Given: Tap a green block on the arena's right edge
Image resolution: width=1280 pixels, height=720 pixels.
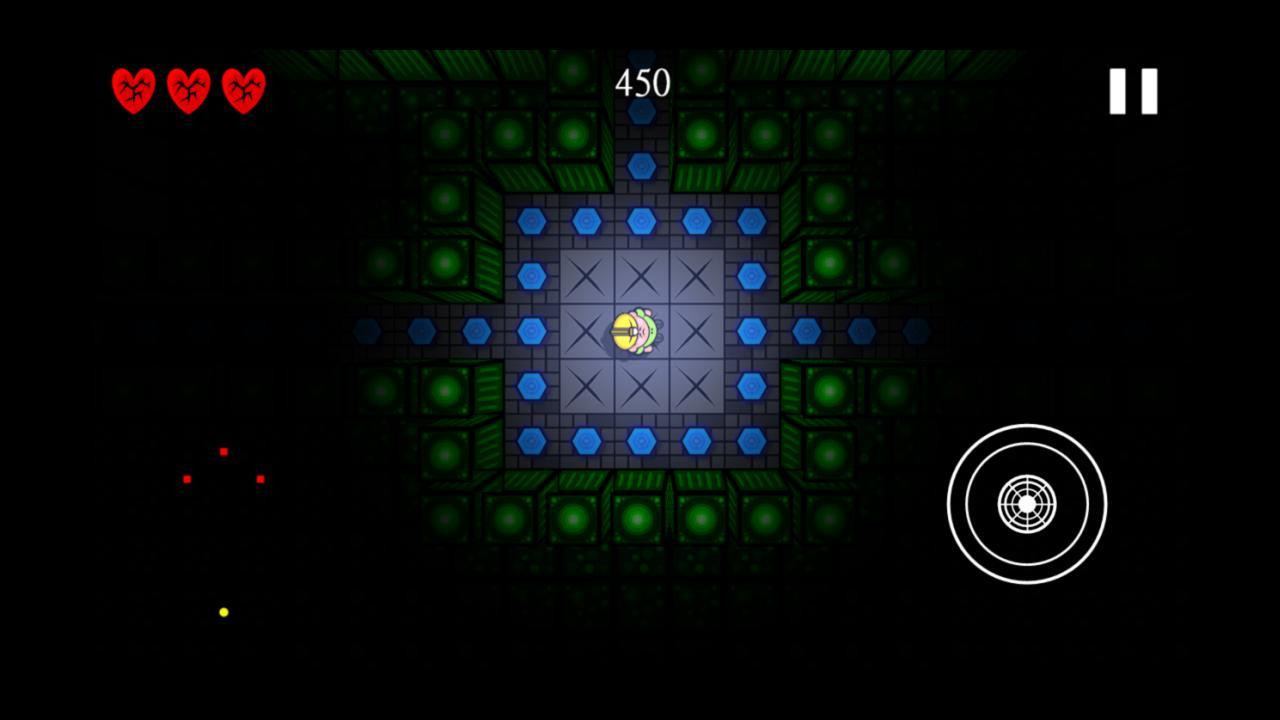Looking at the screenshot, I should click(828, 263).
